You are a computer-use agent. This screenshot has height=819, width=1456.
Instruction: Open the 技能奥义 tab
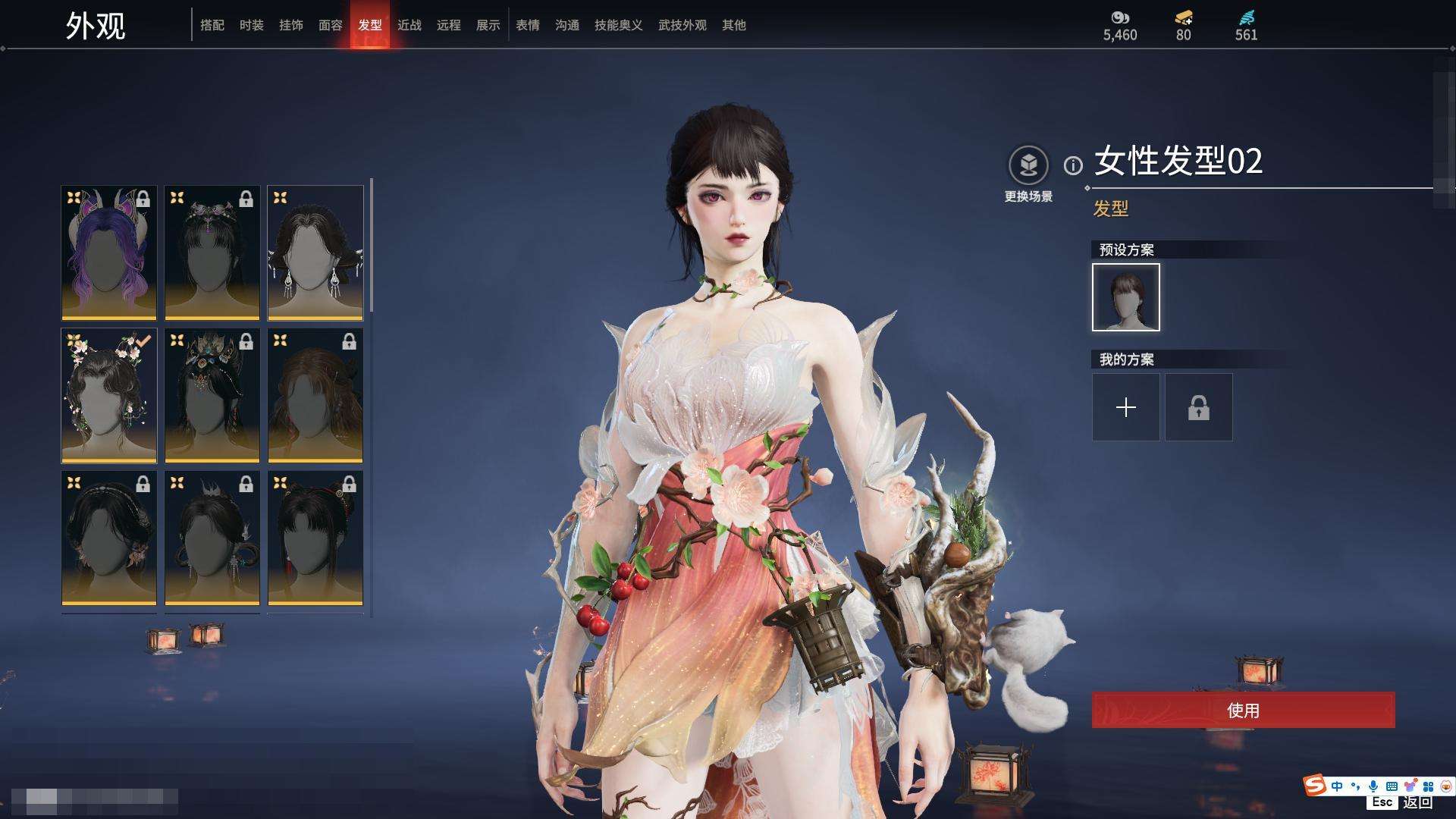click(x=619, y=25)
